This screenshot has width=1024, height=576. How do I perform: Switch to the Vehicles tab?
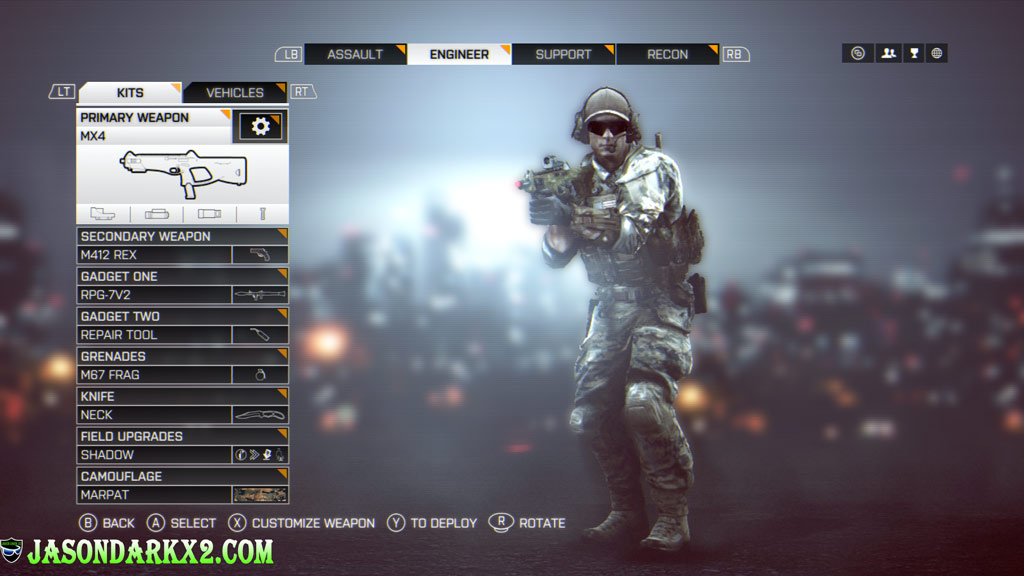(235, 92)
